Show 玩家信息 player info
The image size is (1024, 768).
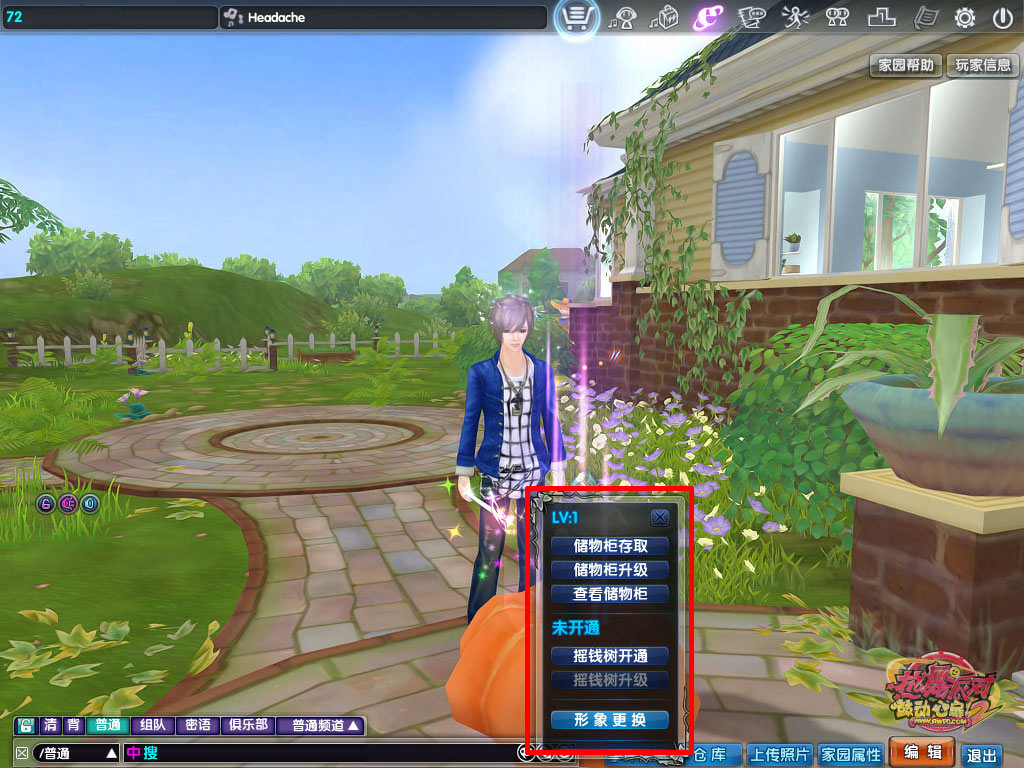point(982,65)
